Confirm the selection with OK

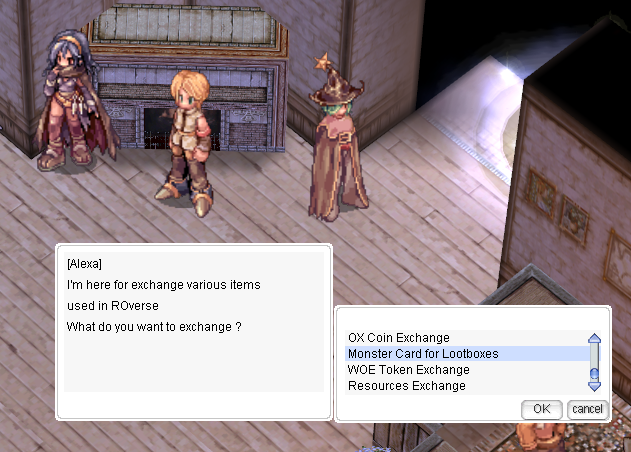pos(542,408)
